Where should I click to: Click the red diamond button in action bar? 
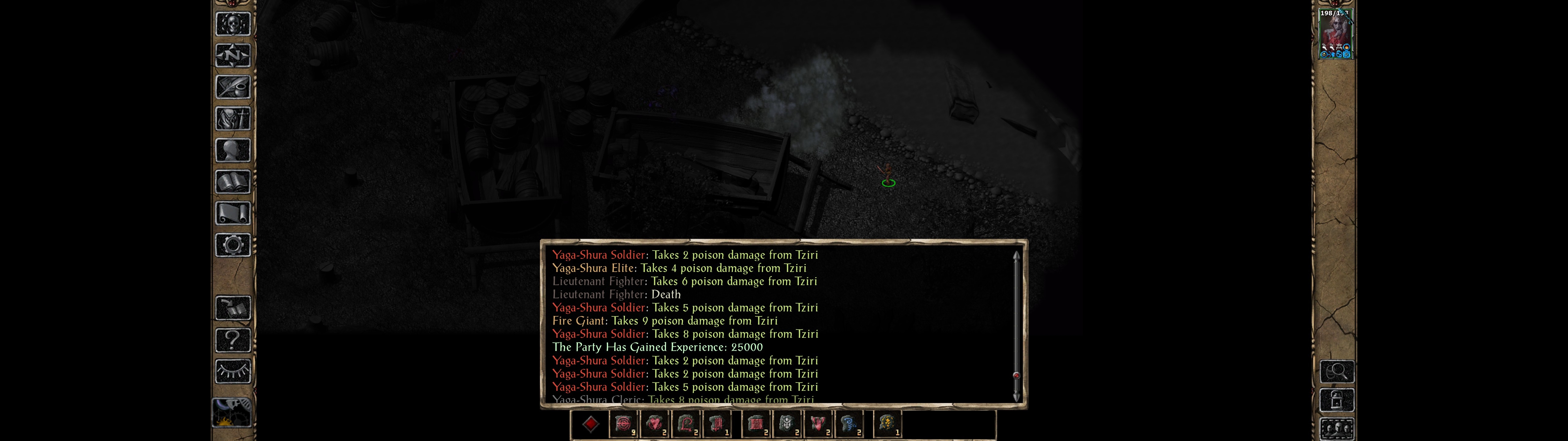click(x=590, y=424)
